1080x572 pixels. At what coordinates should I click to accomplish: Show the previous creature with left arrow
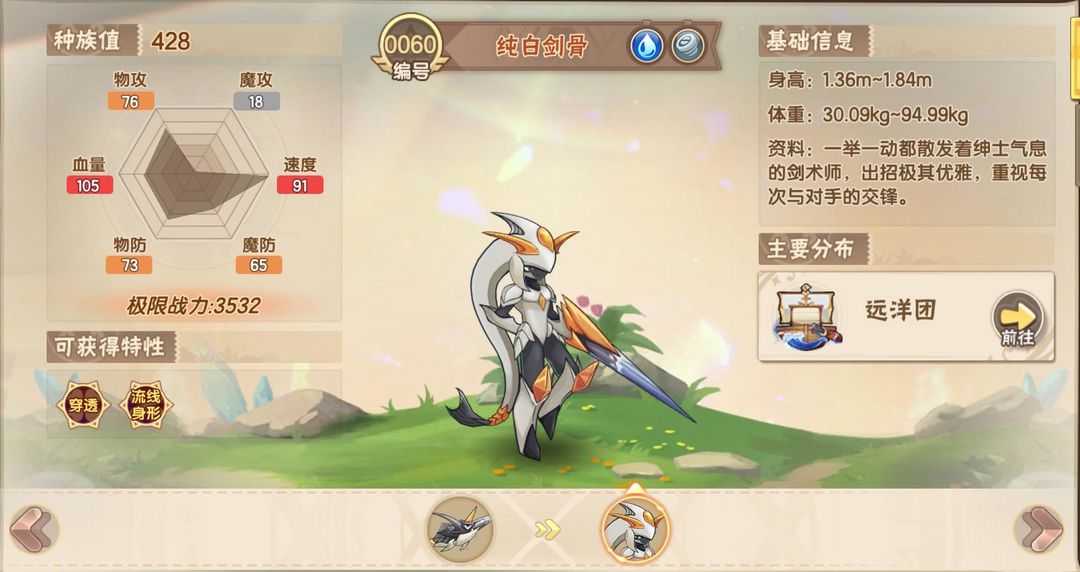coord(33,527)
